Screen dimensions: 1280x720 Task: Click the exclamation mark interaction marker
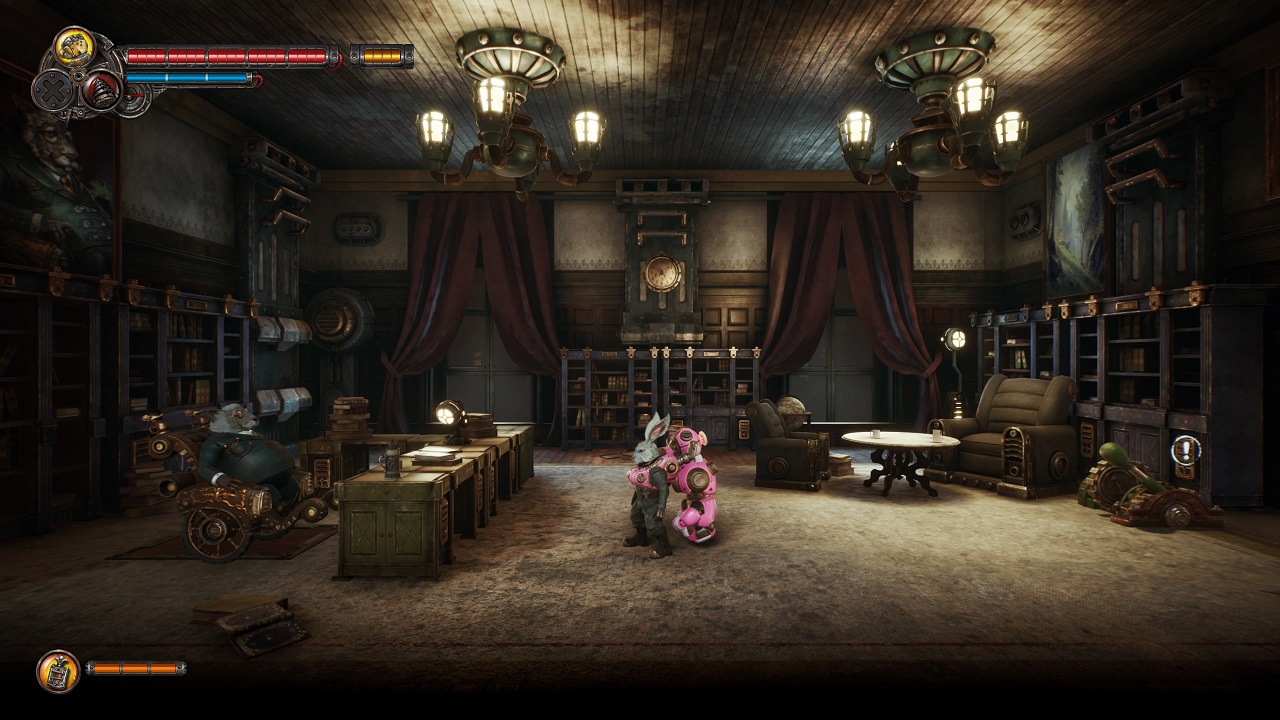(x=1186, y=450)
